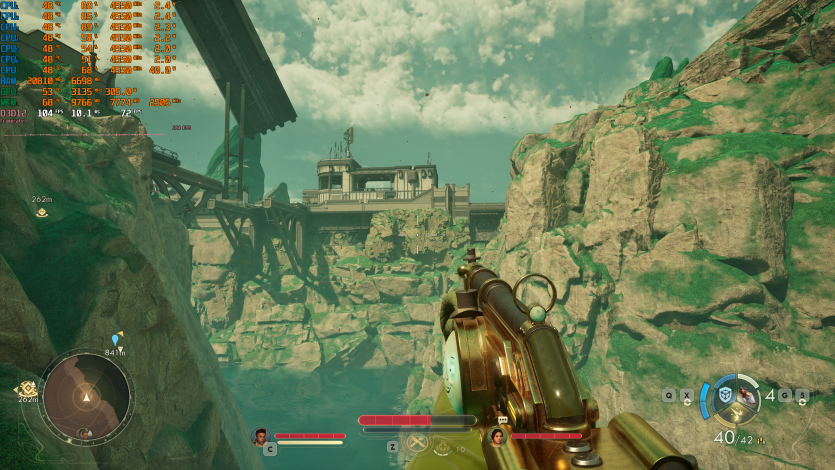The image size is (835, 470).
Task: Click the speech bubble above the female portrait
Action: point(503,421)
